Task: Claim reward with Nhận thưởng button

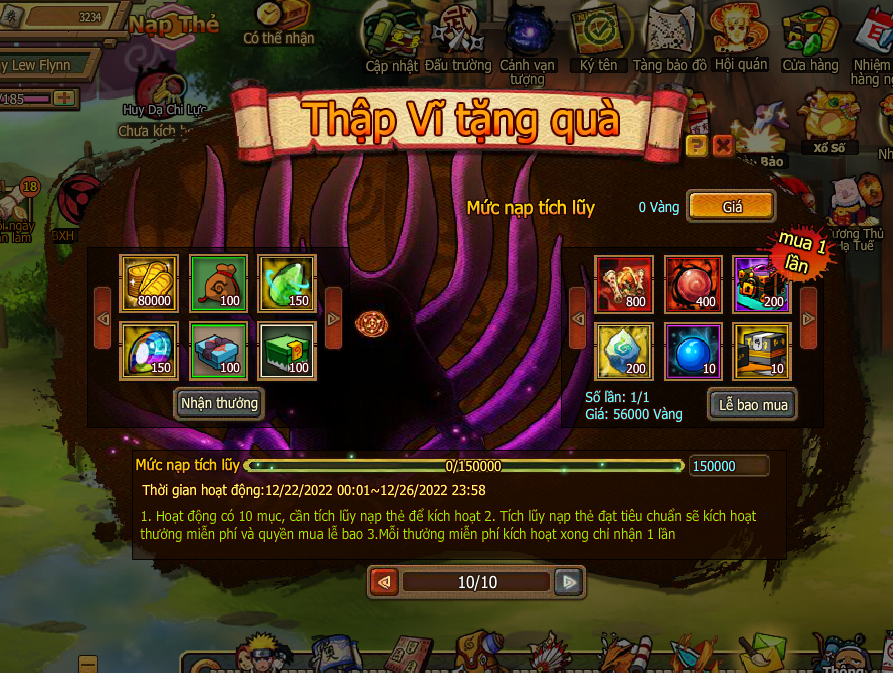Action: 219,404
